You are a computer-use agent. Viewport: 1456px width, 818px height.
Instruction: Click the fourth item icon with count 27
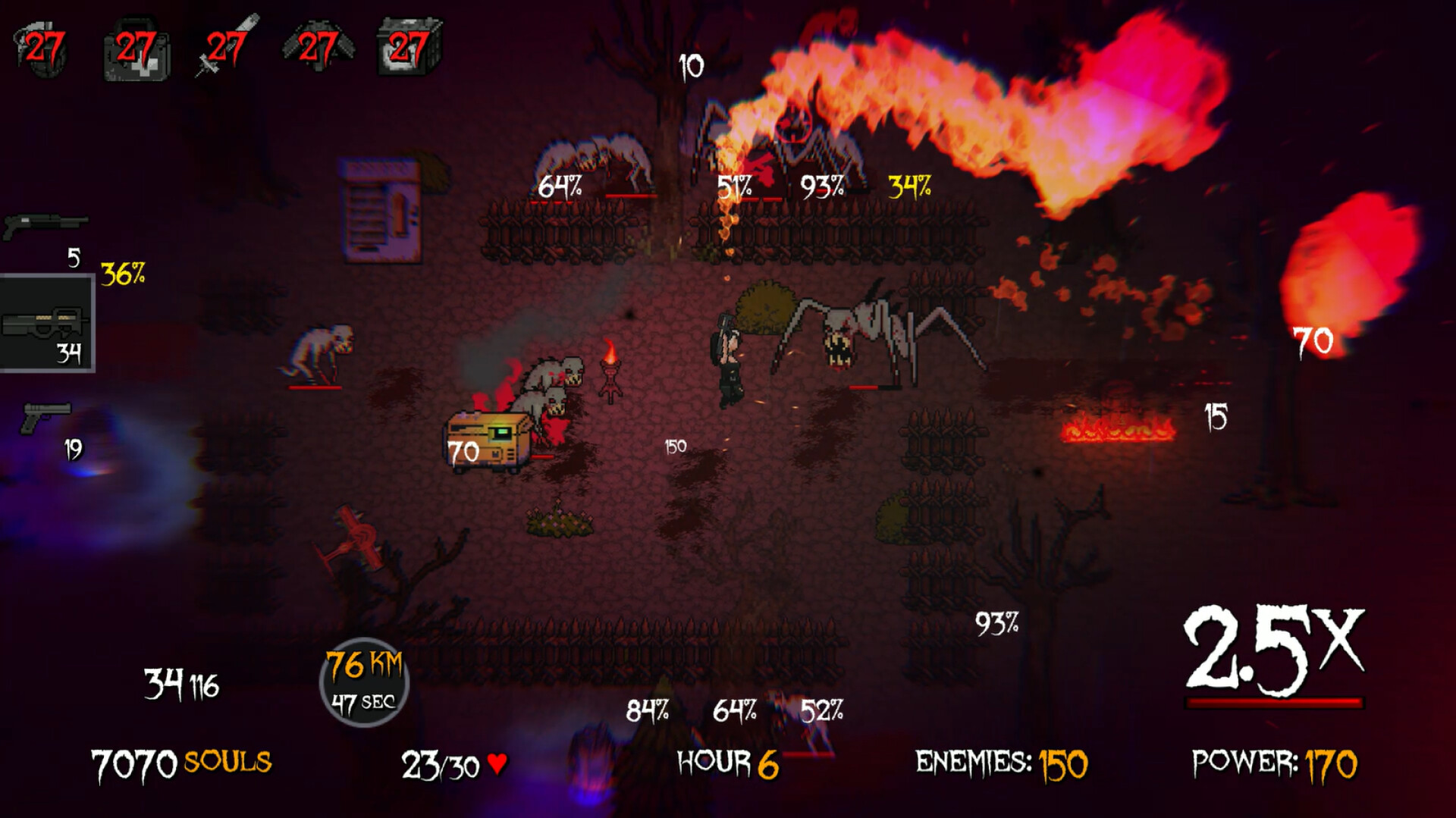coord(318,45)
